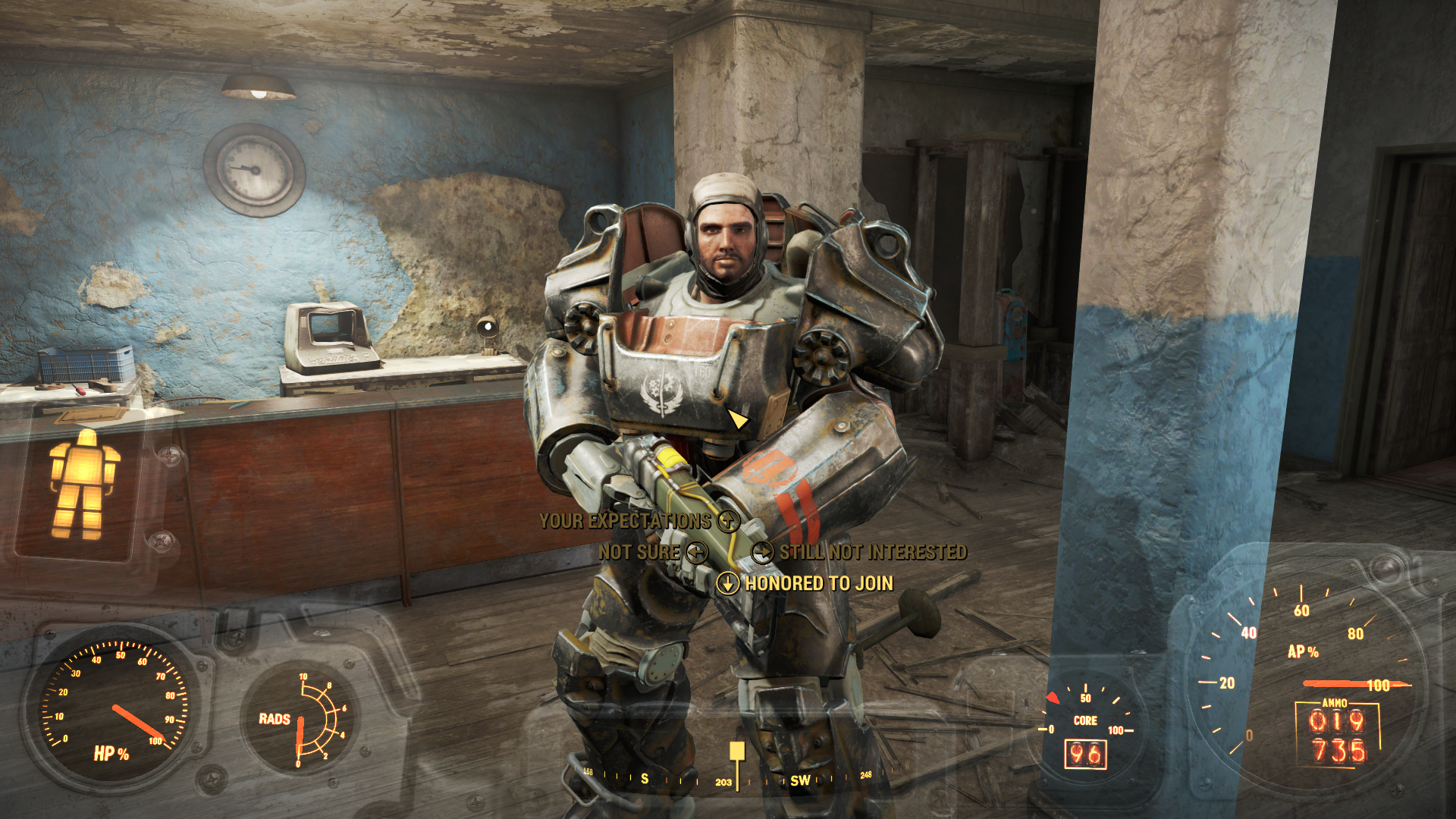
Task: Select the "Not Sure" dialogue option
Action: (x=639, y=552)
